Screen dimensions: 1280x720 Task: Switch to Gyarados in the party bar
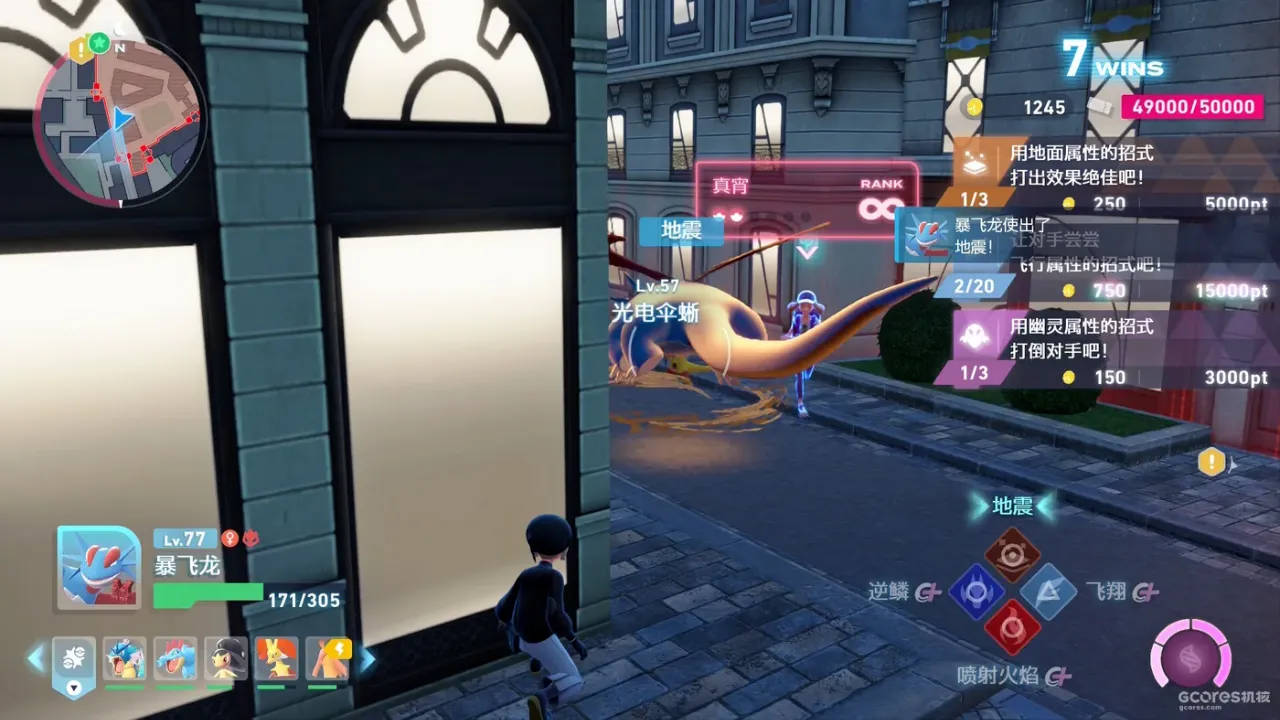124,660
